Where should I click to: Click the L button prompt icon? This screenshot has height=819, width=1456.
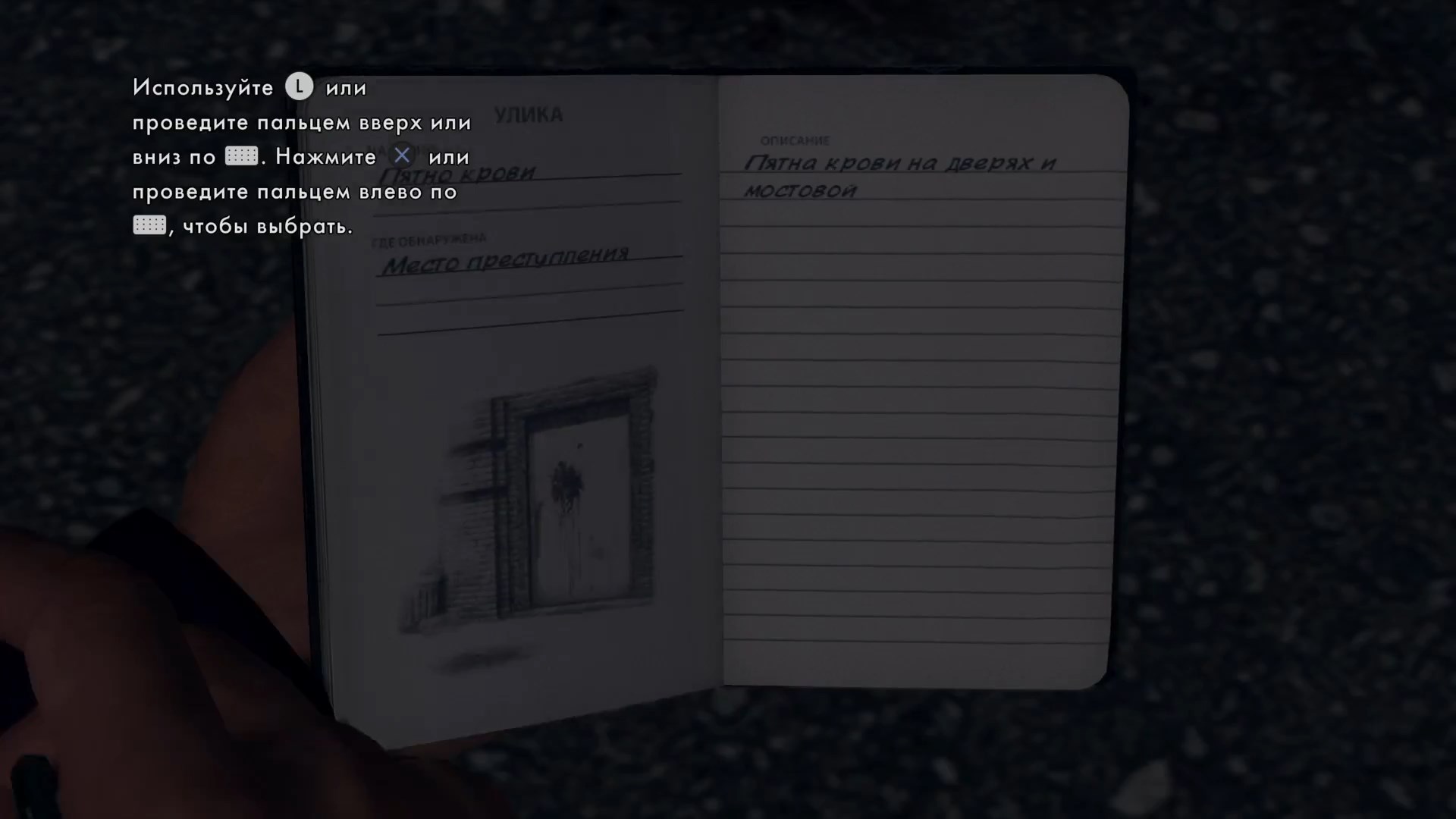(x=300, y=86)
